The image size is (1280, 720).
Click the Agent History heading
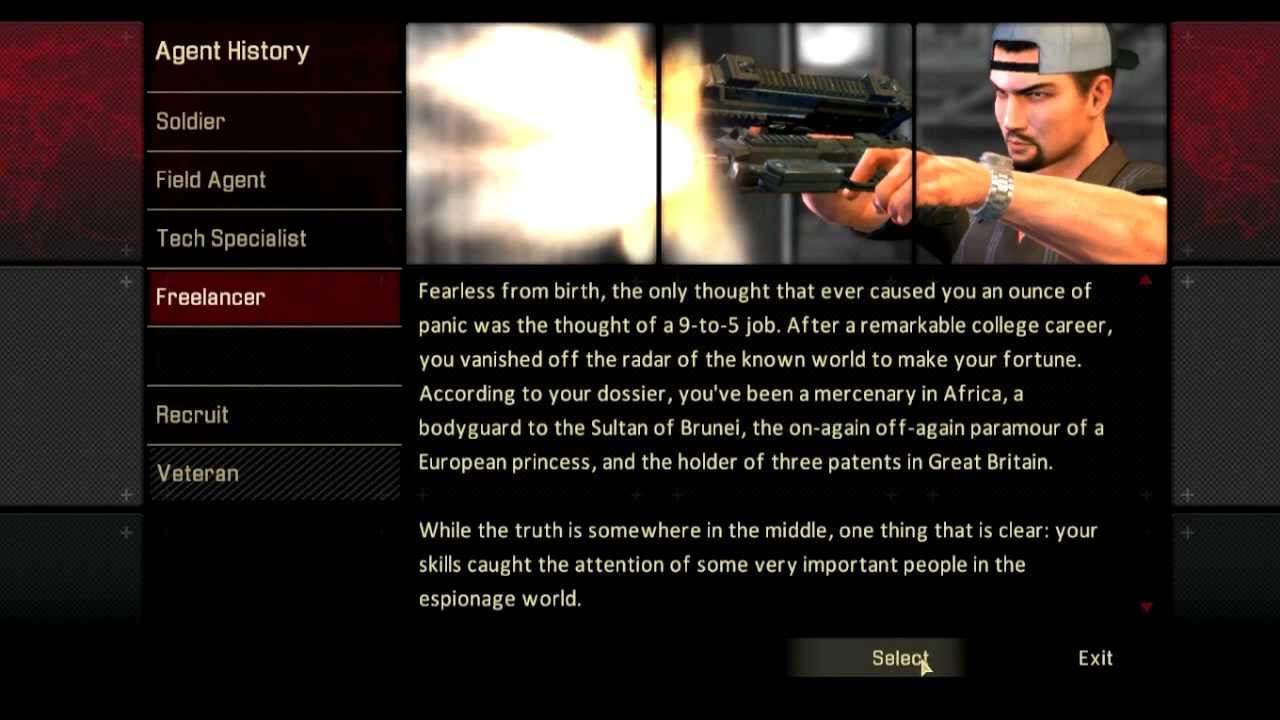(x=231, y=51)
